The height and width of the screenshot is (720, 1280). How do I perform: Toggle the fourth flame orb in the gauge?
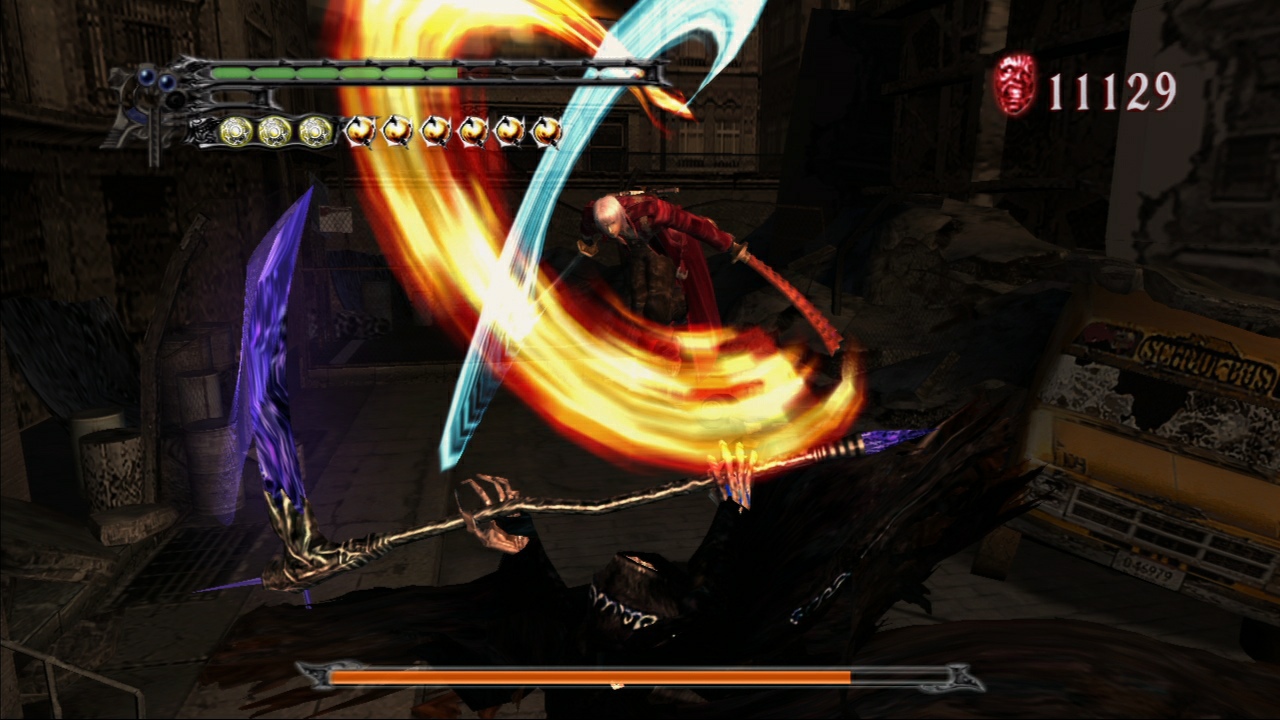(x=475, y=128)
